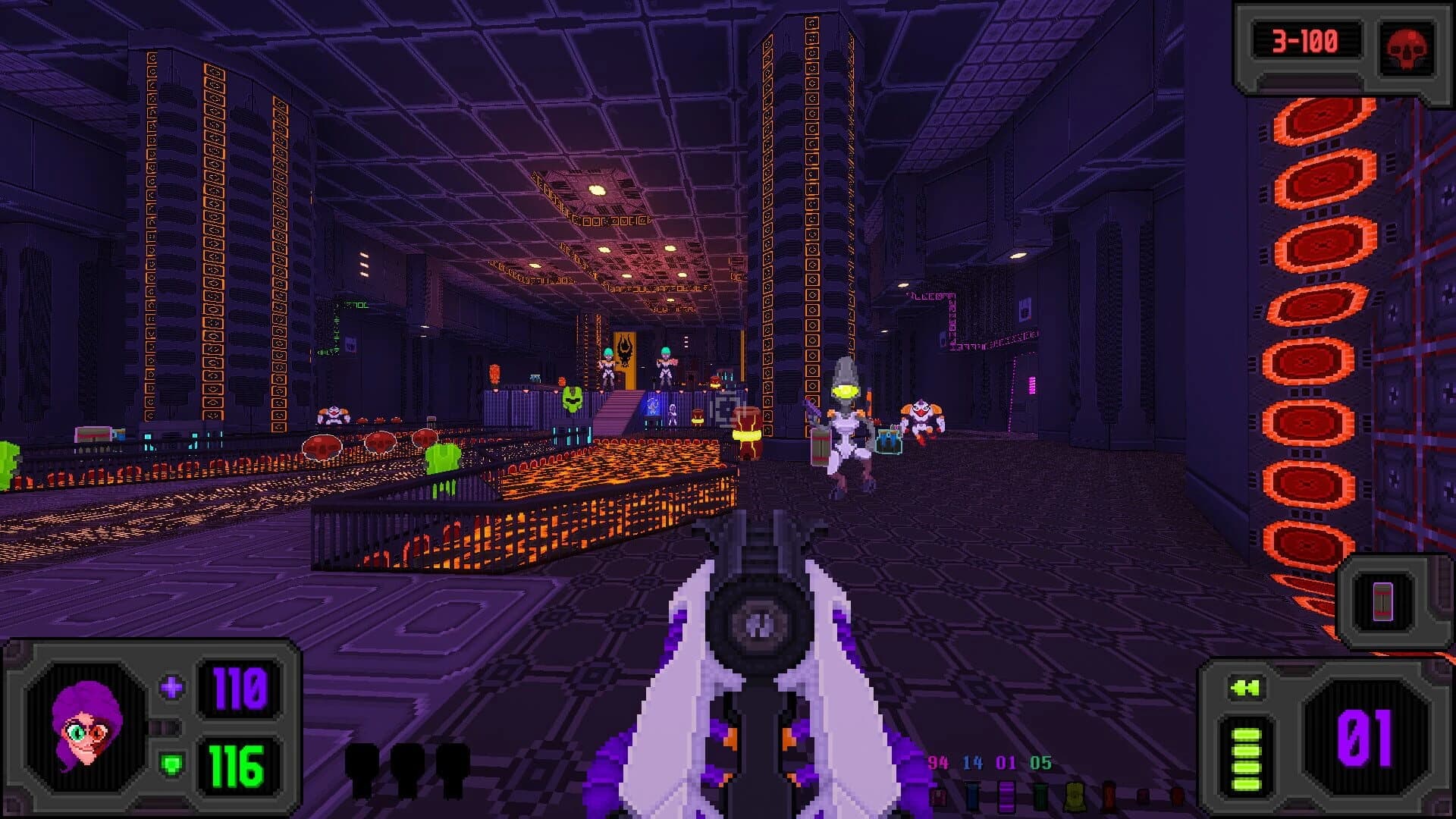The height and width of the screenshot is (819, 1456).
Task: Click the pink ammo vial icon above the weapon
Action: click(x=940, y=798)
